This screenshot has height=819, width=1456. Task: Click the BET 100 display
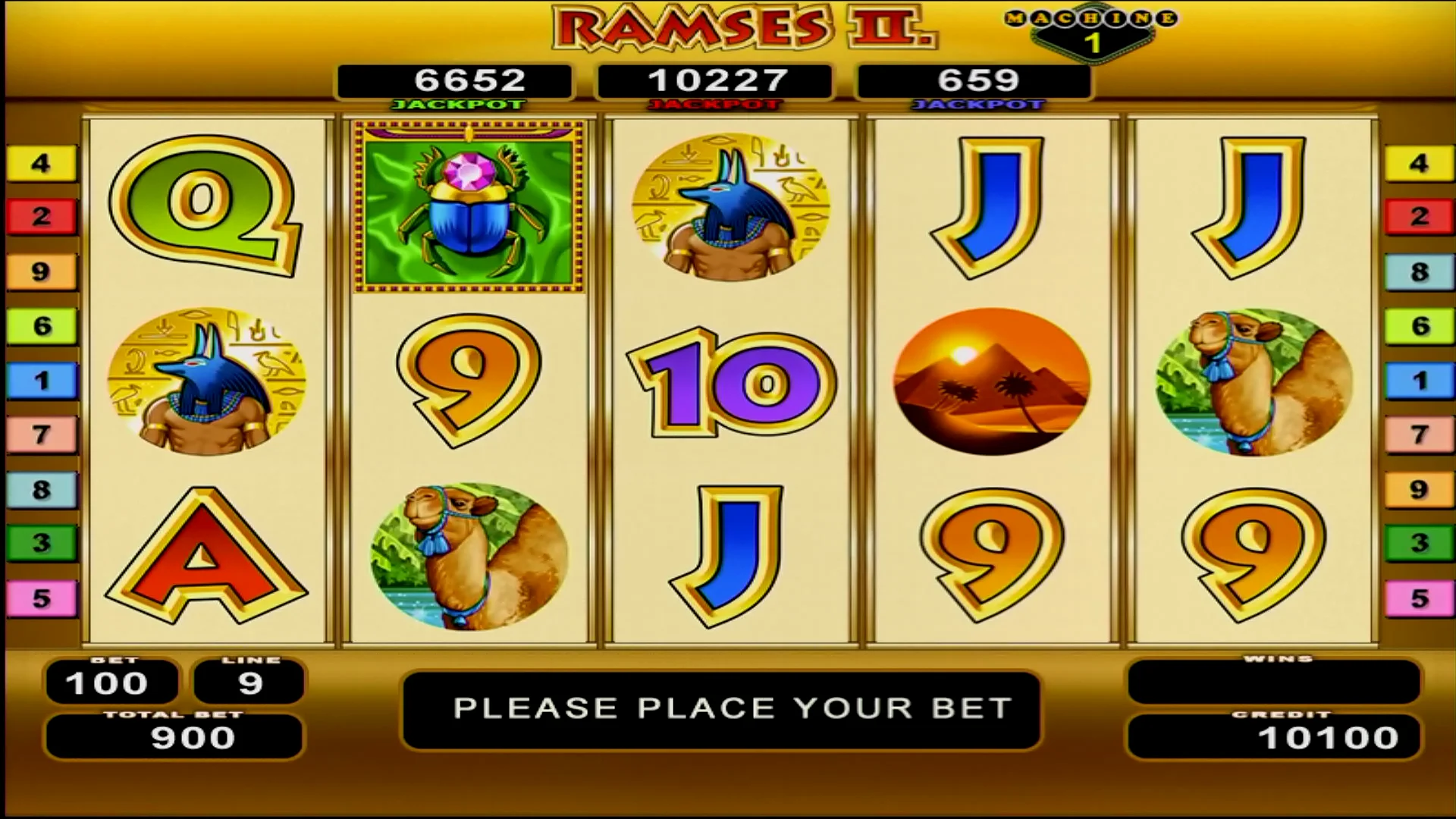pos(112,682)
